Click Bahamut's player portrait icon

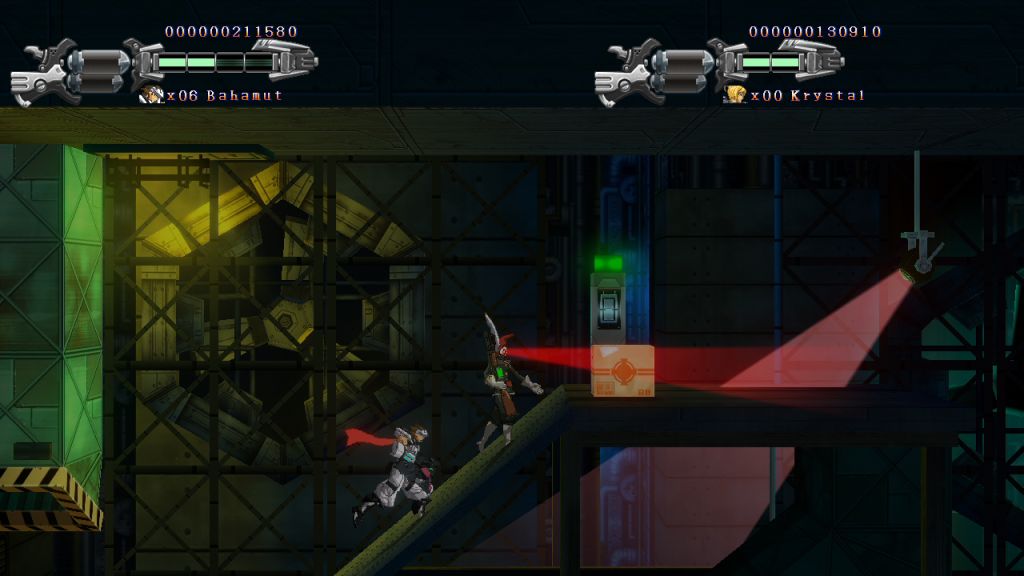tap(152, 95)
